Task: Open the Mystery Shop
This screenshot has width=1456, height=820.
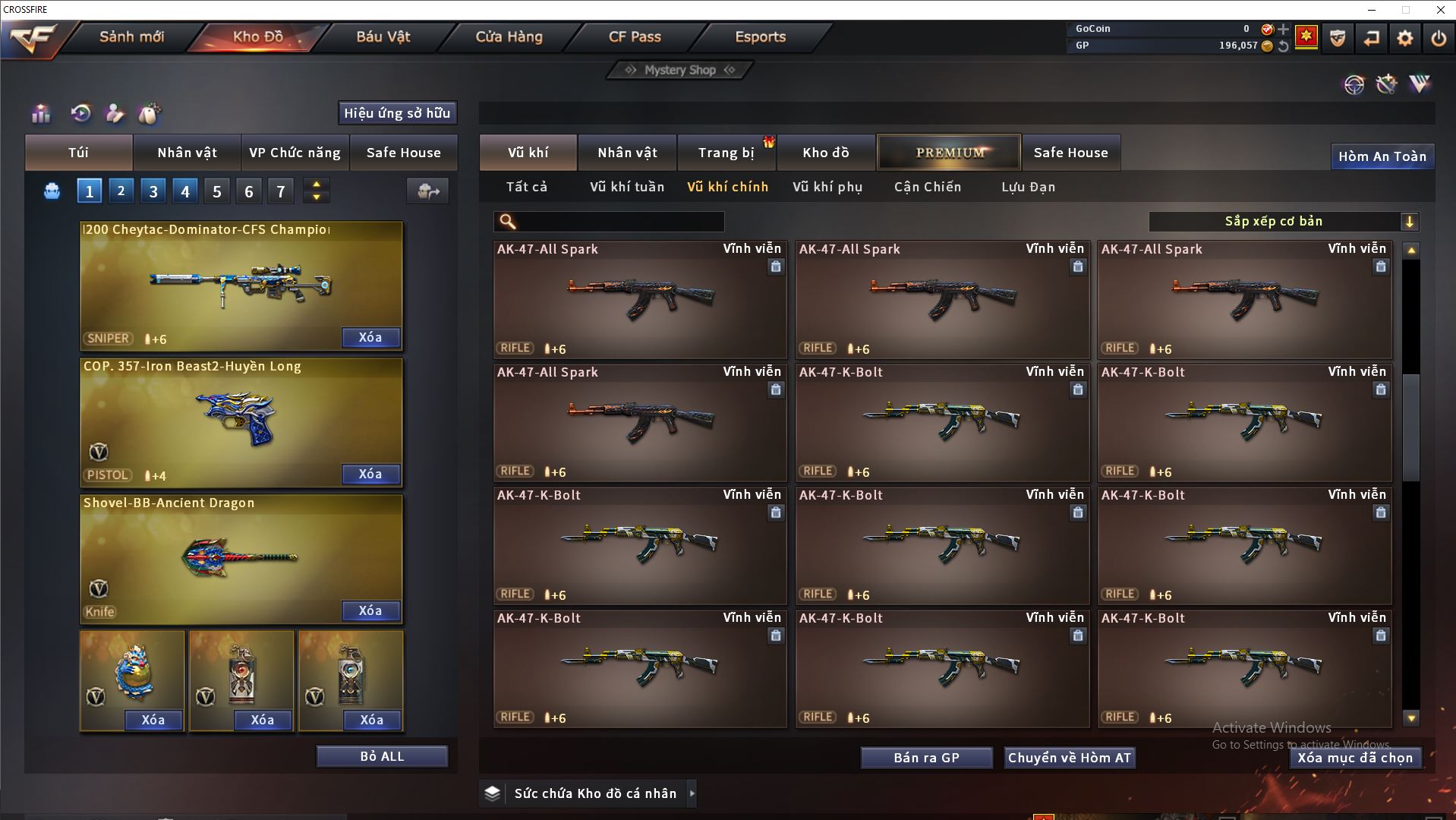Action: coord(679,70)
